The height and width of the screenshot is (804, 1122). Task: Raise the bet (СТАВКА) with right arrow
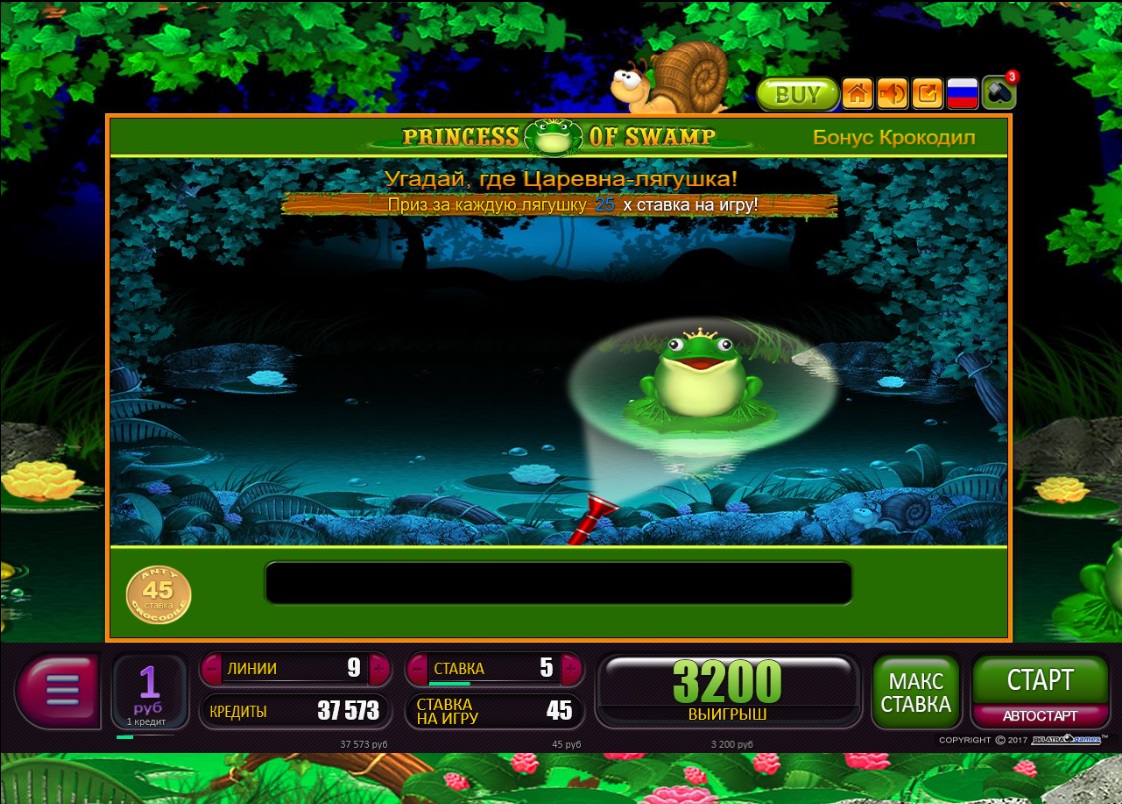[571, 668]
